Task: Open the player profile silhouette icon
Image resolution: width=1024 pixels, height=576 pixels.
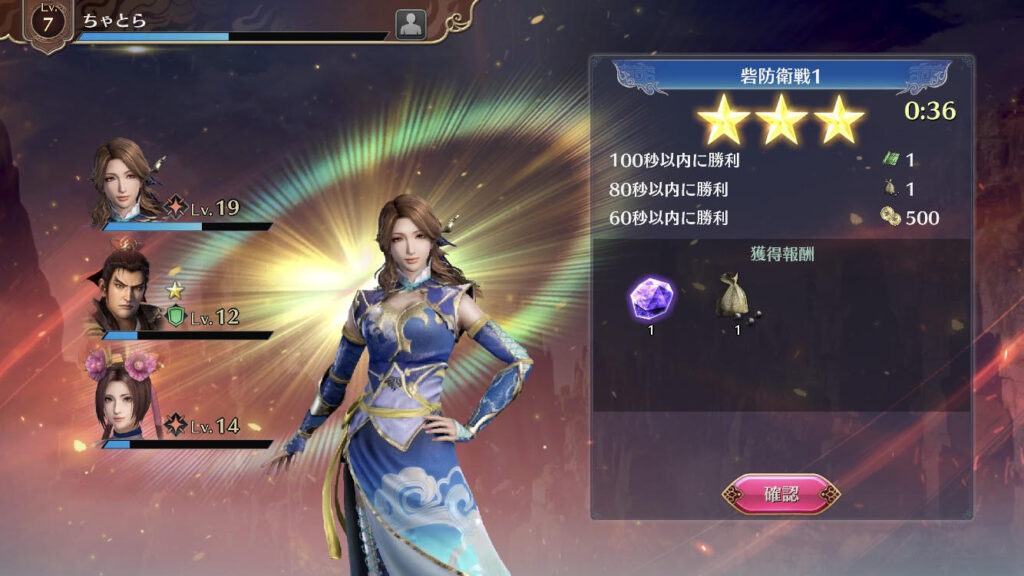Action: click(410, 25)
